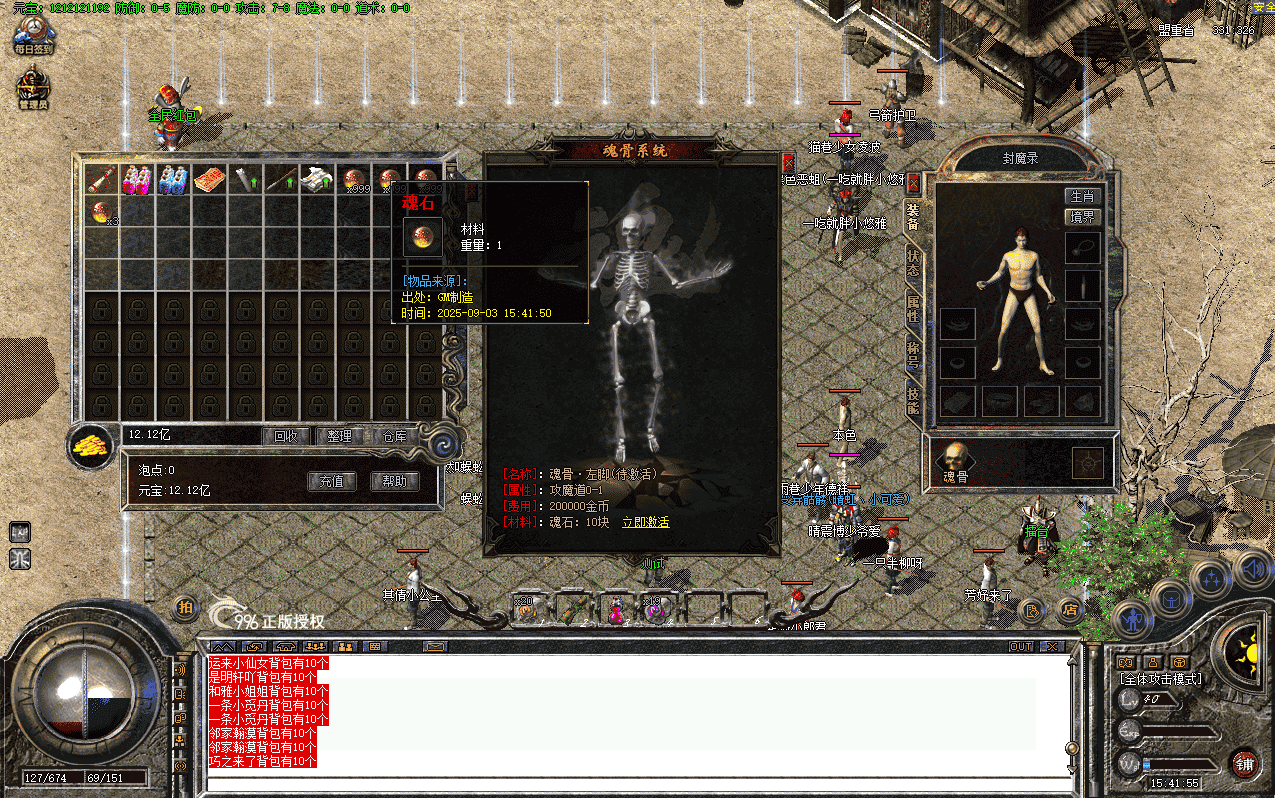Click the round 铺 shop button

[1244, 765]
